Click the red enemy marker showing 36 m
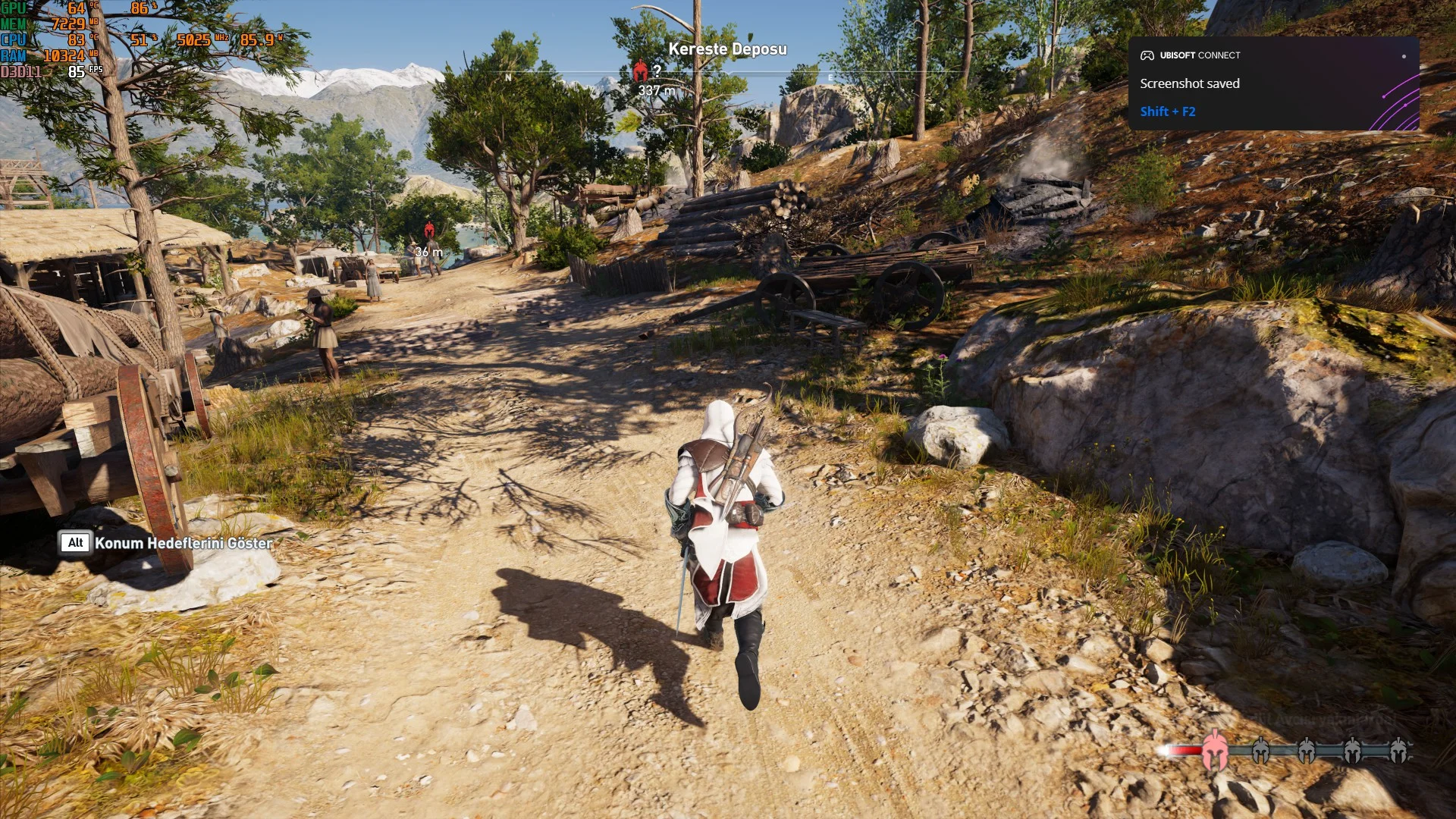 (x=429, y=230)
